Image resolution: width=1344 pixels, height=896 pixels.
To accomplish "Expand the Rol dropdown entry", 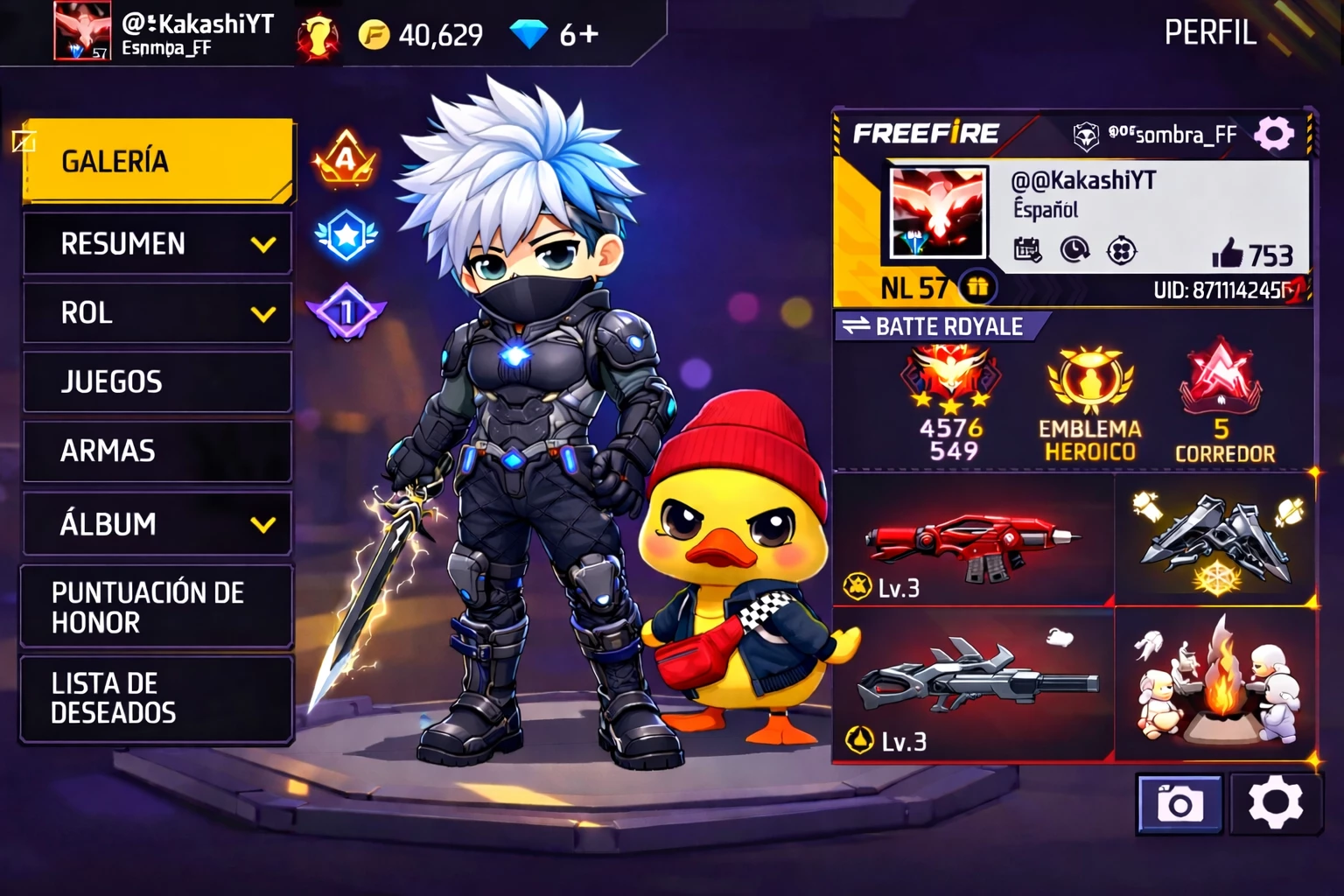I will (157, 312).
